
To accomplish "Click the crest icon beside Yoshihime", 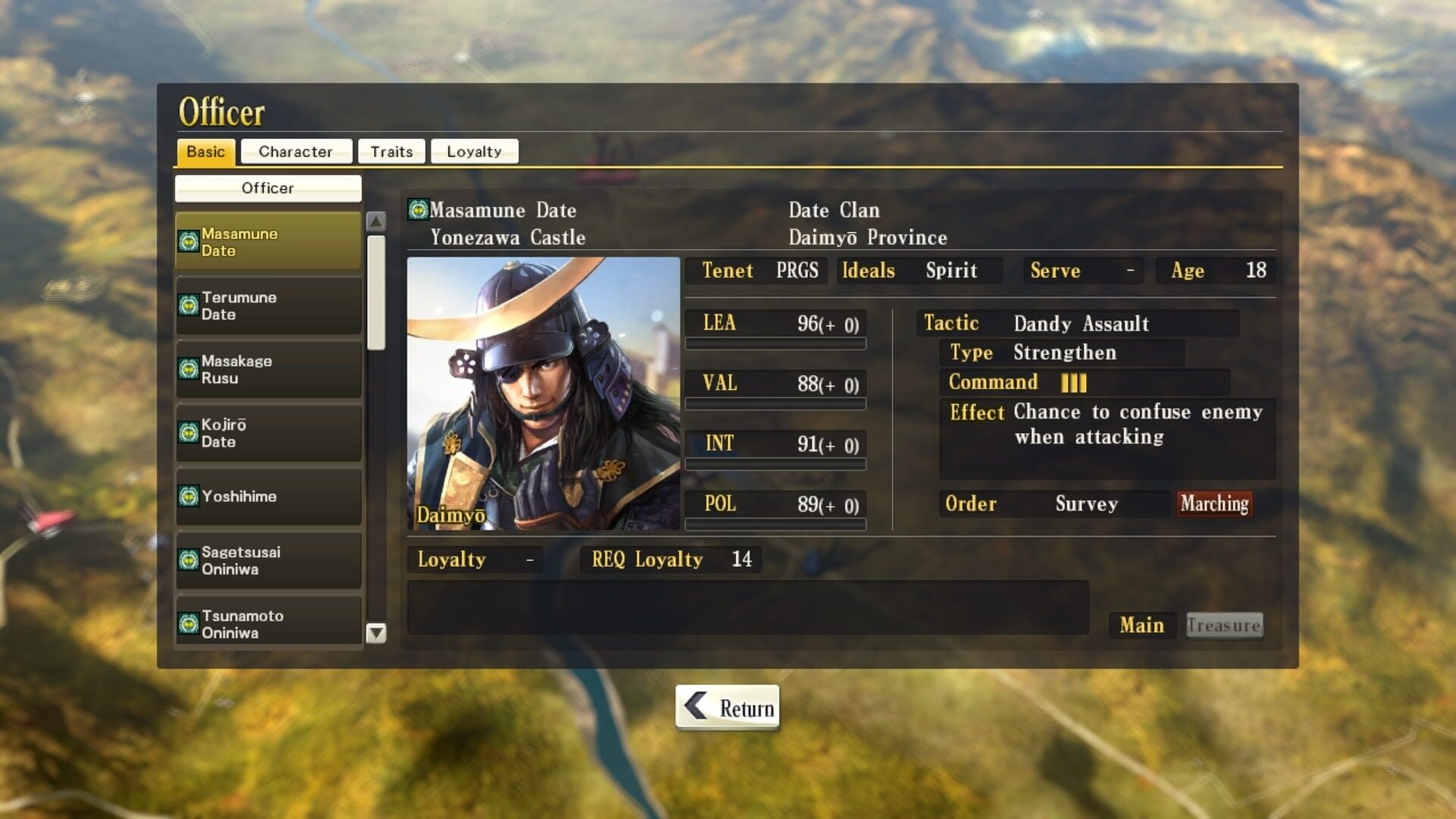I will coord(188,497).
